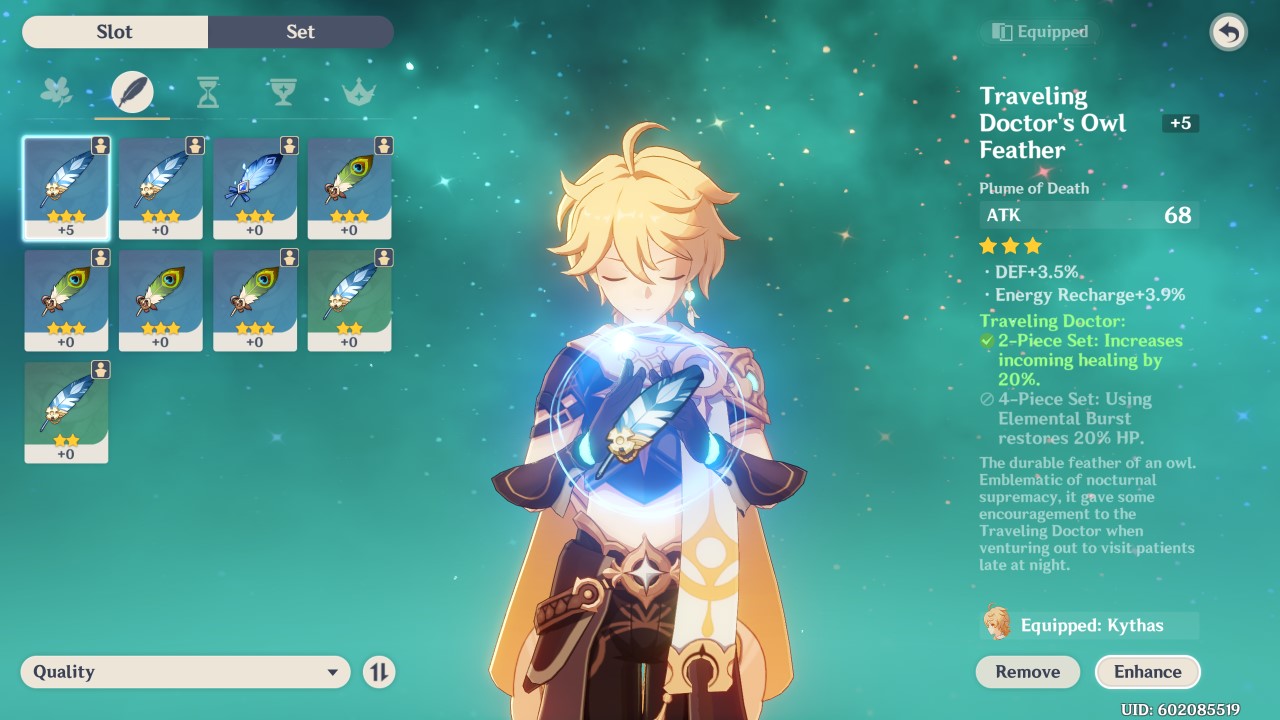Switch to the Slot tab
The image size is (1280, 720).
(115, 32)
